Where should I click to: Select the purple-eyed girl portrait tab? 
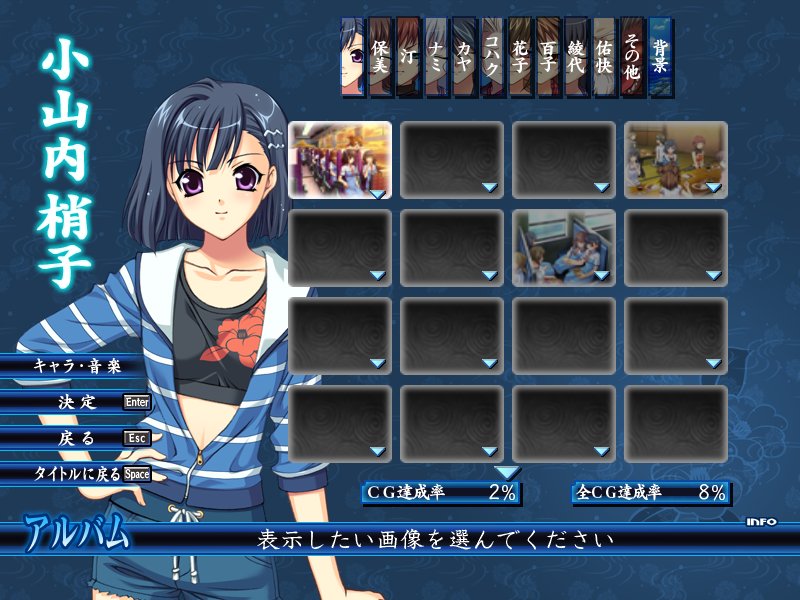[x=352, y=56]
